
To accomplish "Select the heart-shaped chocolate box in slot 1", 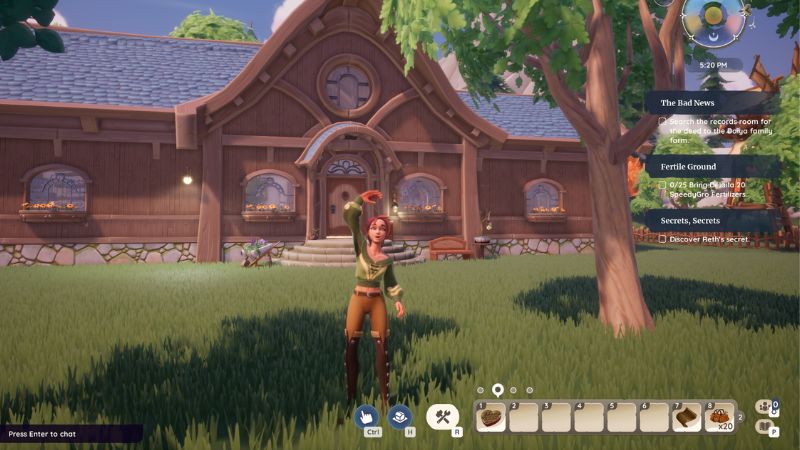I will (x=491, y=418).
